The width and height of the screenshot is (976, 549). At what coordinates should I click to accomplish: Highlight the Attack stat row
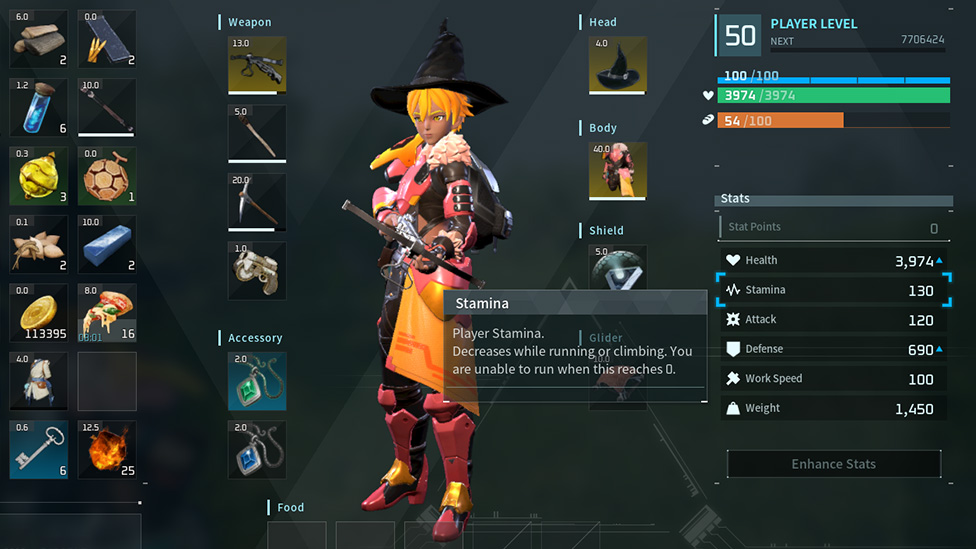832,320
